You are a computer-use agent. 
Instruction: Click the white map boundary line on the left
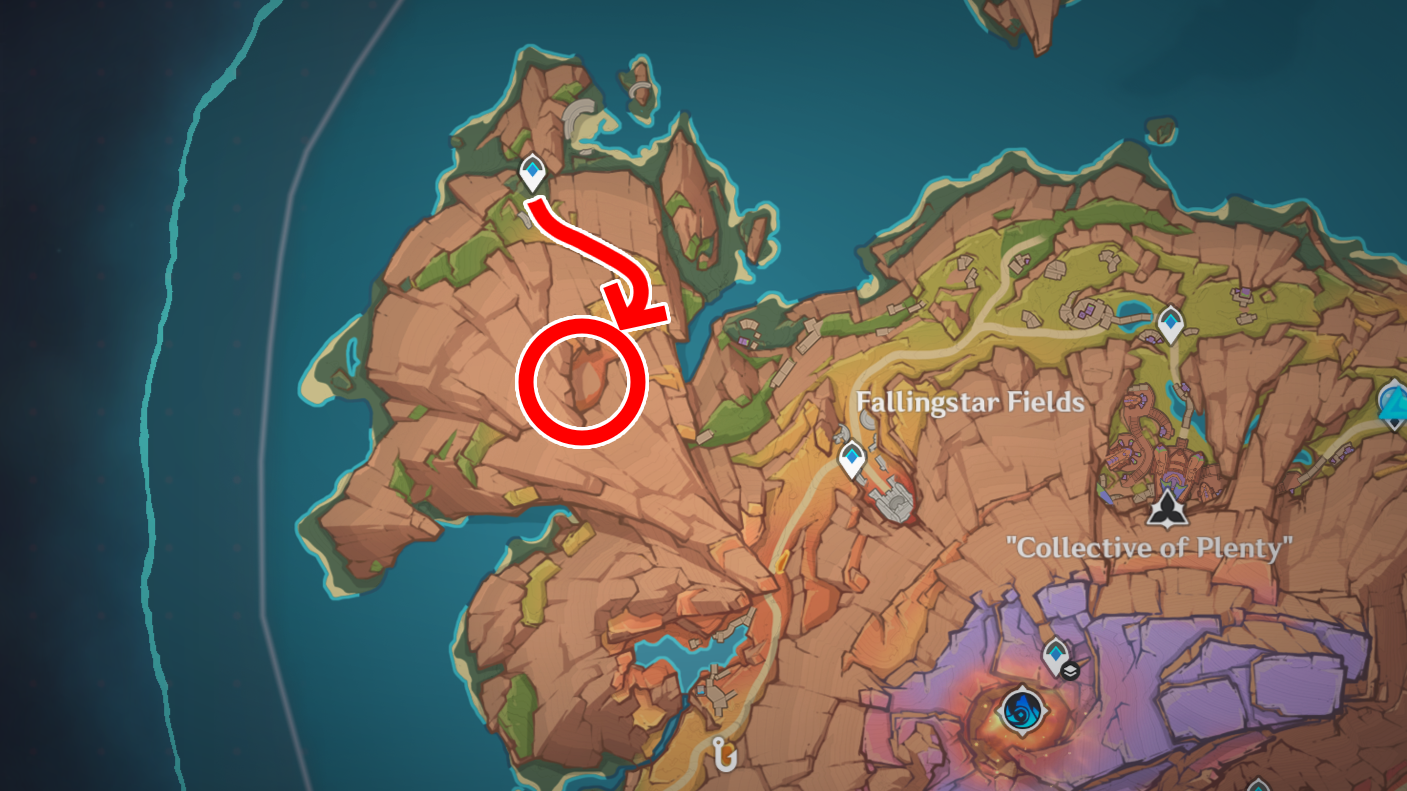pyautogui.click(x=268, y=400)
